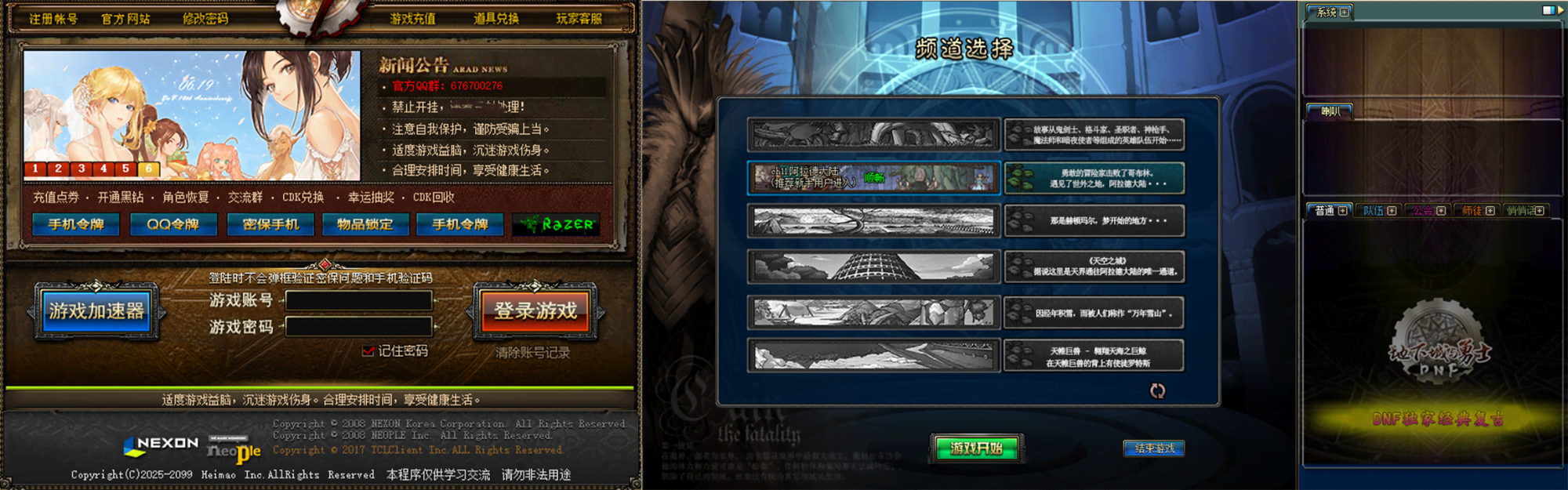1568x490 pixels.
Task: Activate the 物品锁定 item lock button
Action: click(x=365, y=224)
